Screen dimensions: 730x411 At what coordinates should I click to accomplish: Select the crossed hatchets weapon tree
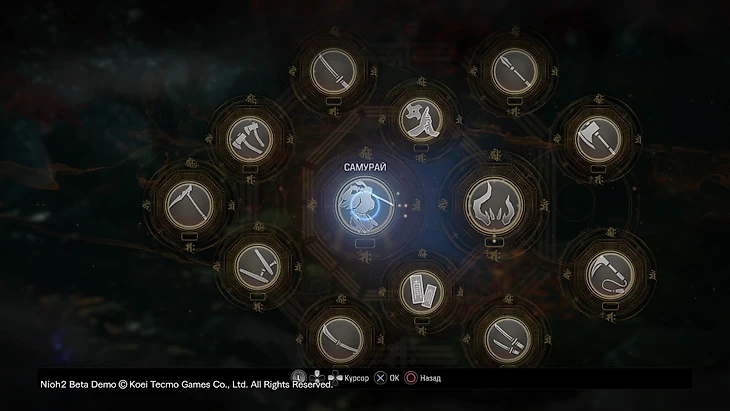[x=251, y=139]
